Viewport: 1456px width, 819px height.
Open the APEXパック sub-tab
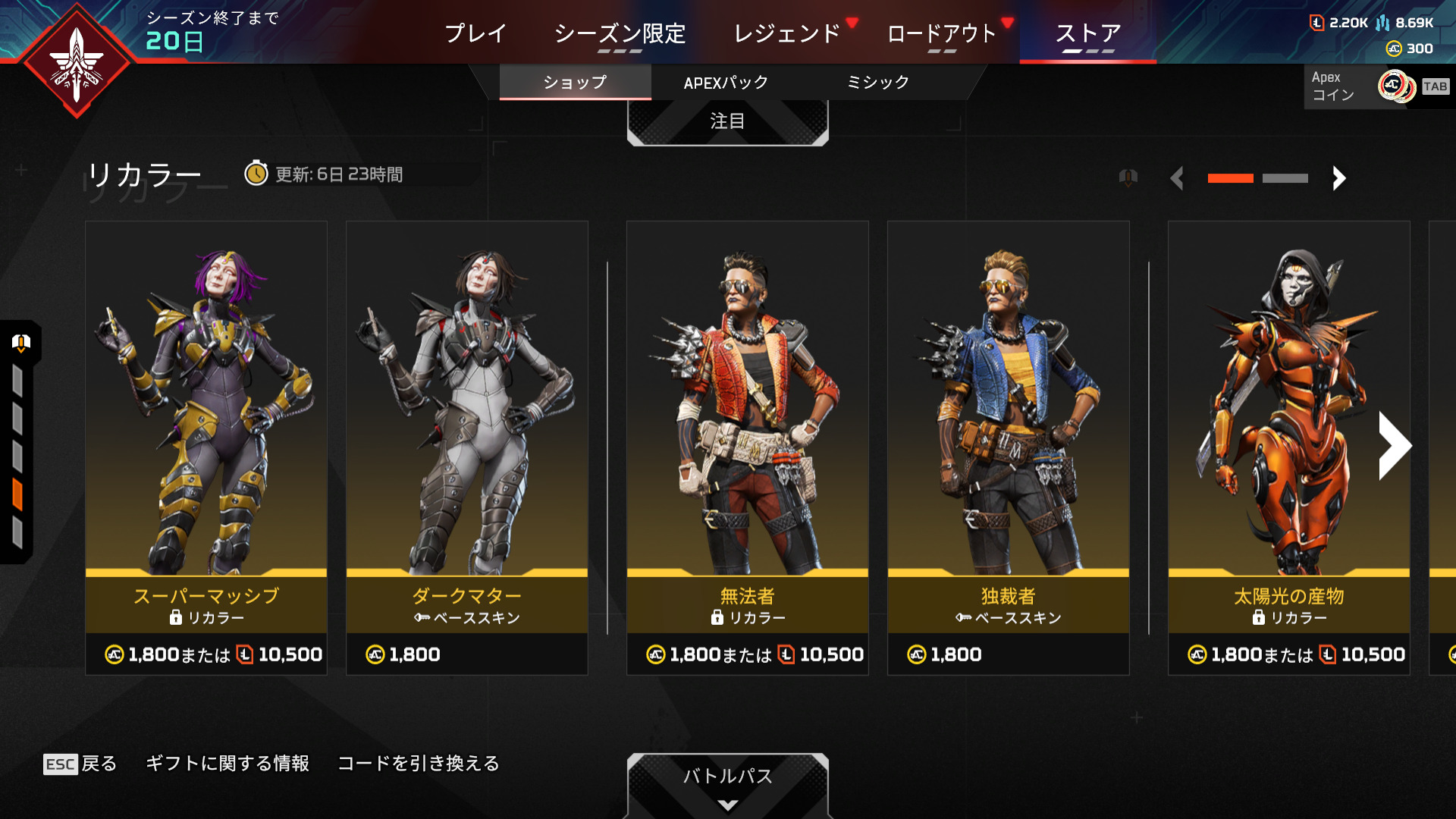coord(726,83)
